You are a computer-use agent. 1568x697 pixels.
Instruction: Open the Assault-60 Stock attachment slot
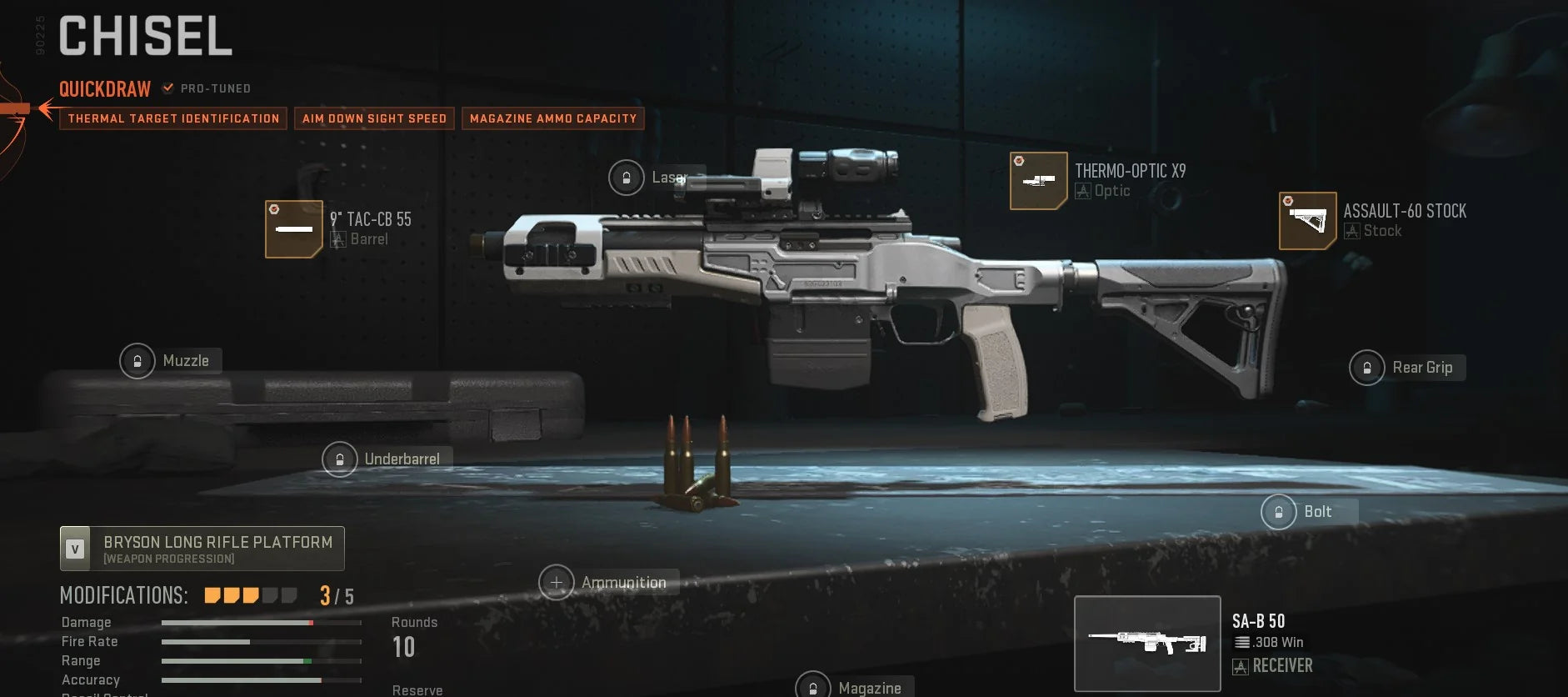[x=1307, y=221]
